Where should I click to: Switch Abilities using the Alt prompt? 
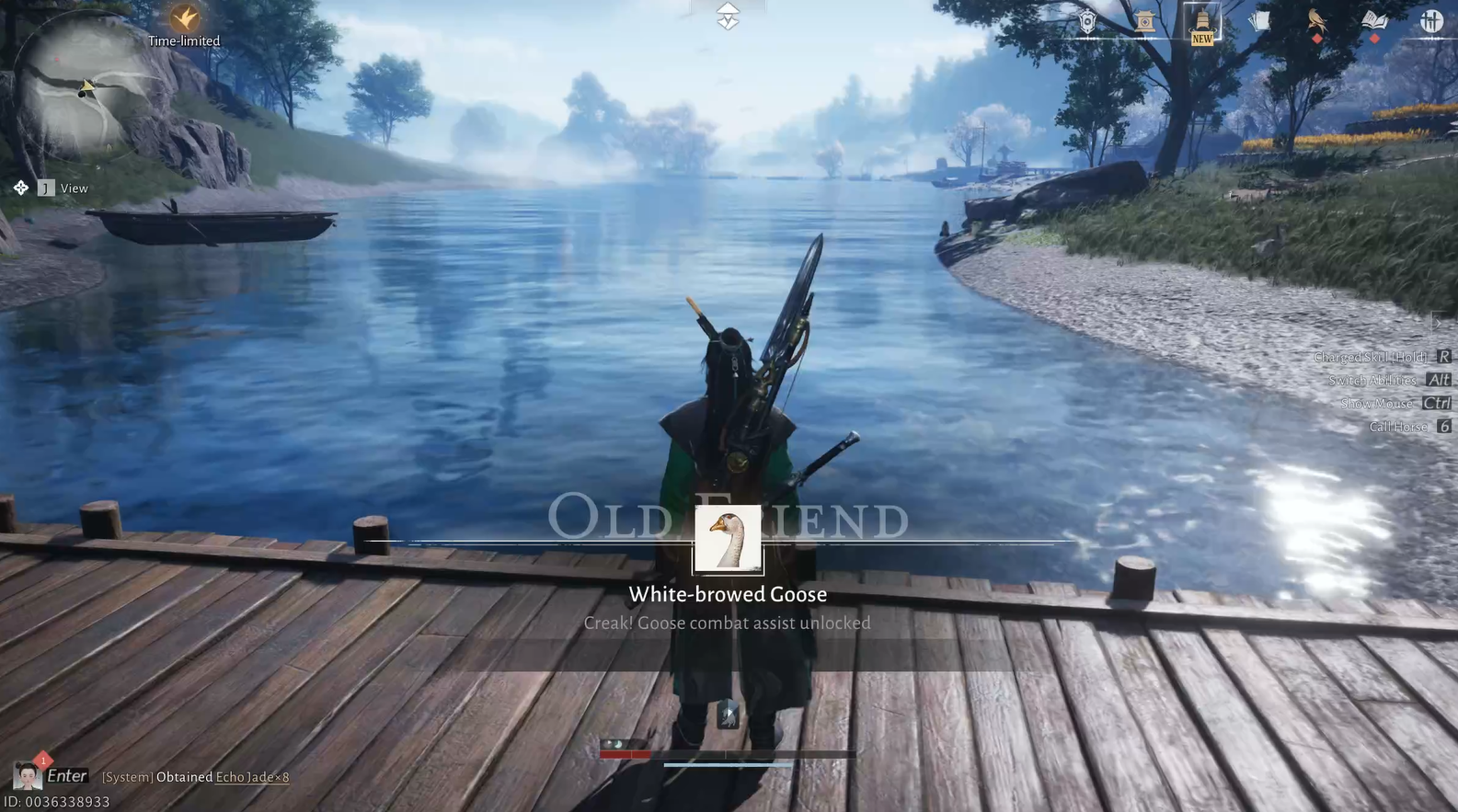point(1438,379)
